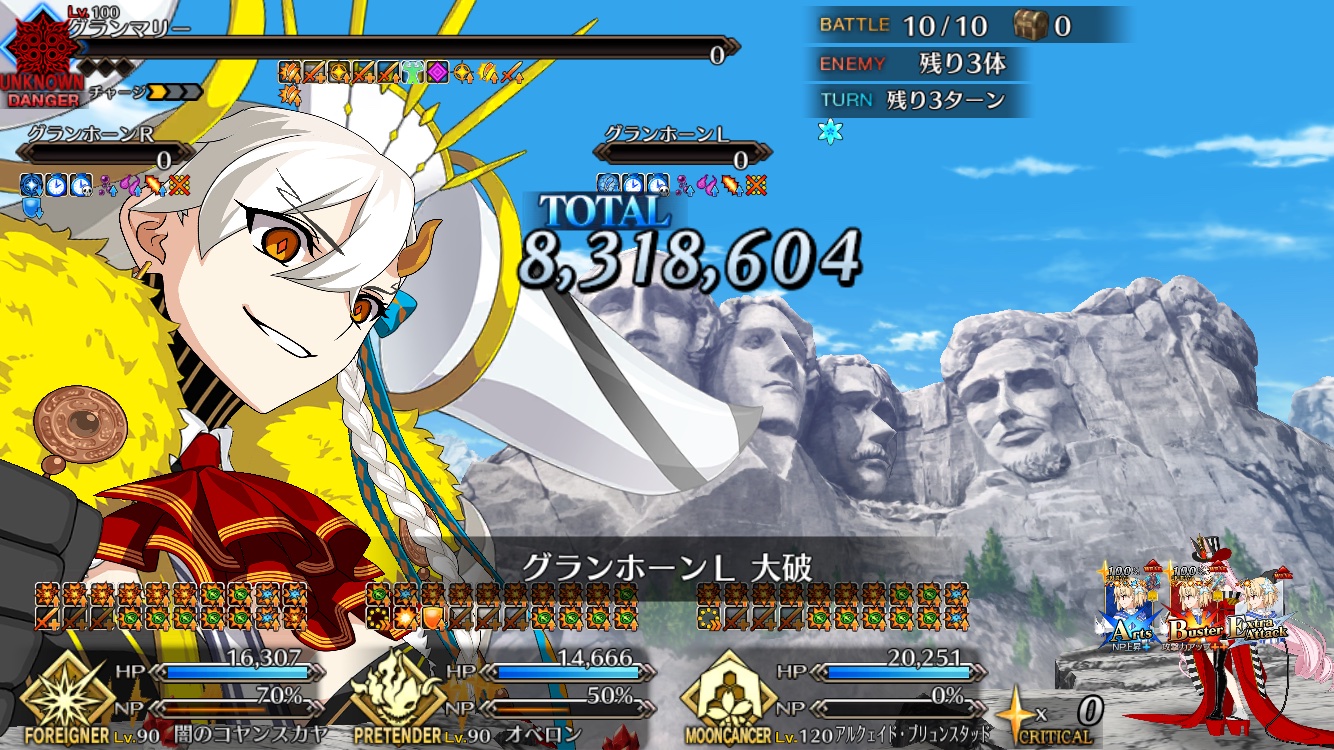Tap the Arts command card

(x=1132, y=612)
